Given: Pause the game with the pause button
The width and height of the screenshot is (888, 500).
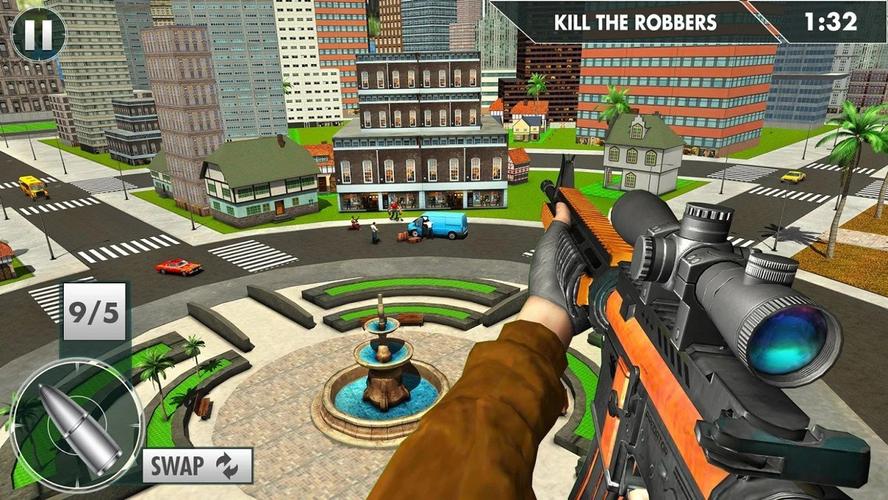Looking at the screenshot, I should [x=38, y=32].
